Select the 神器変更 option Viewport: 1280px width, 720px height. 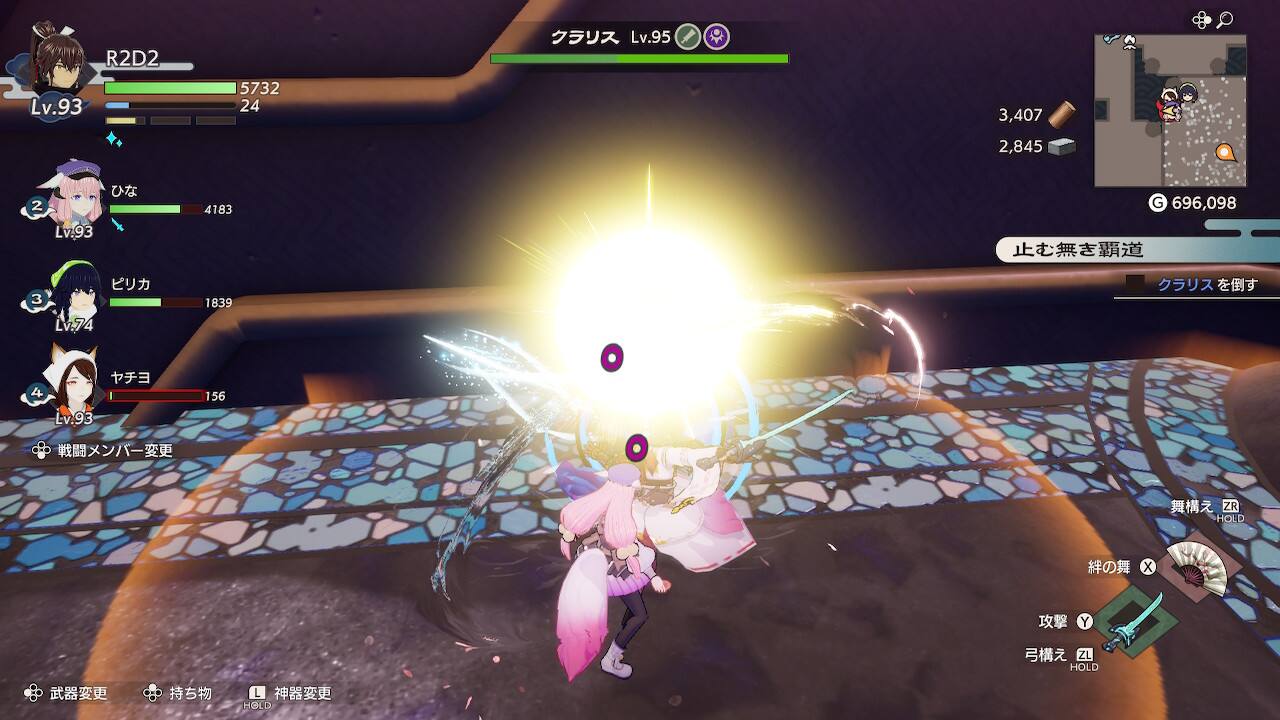302,693
